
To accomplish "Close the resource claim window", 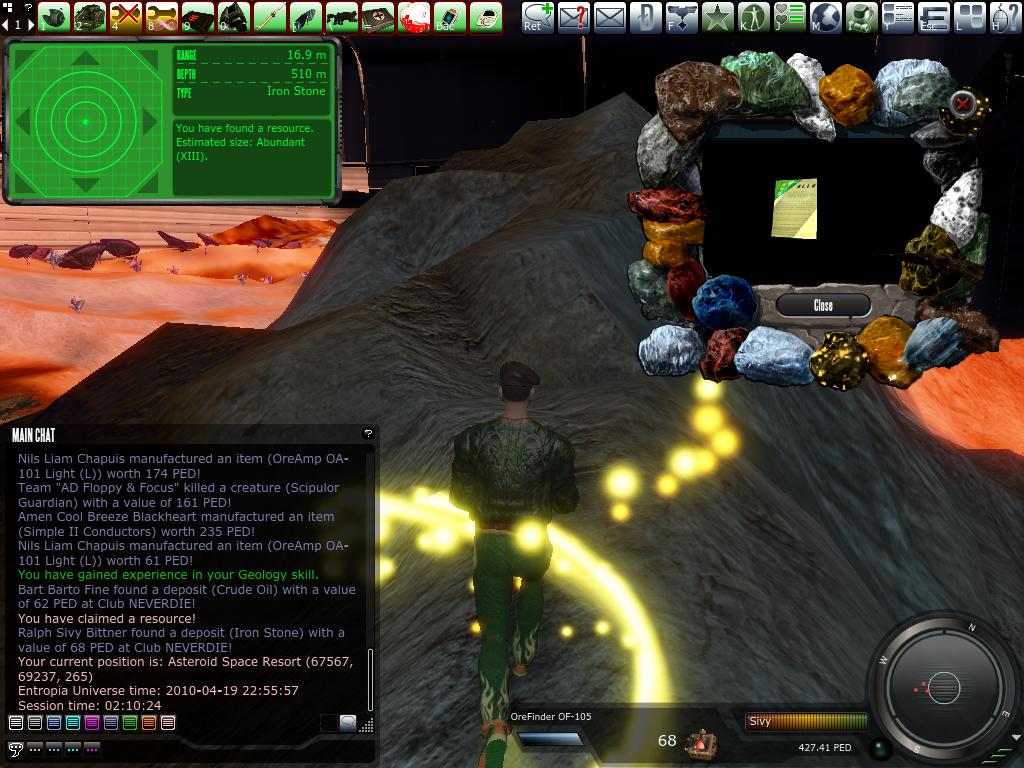I will (823, 305).
